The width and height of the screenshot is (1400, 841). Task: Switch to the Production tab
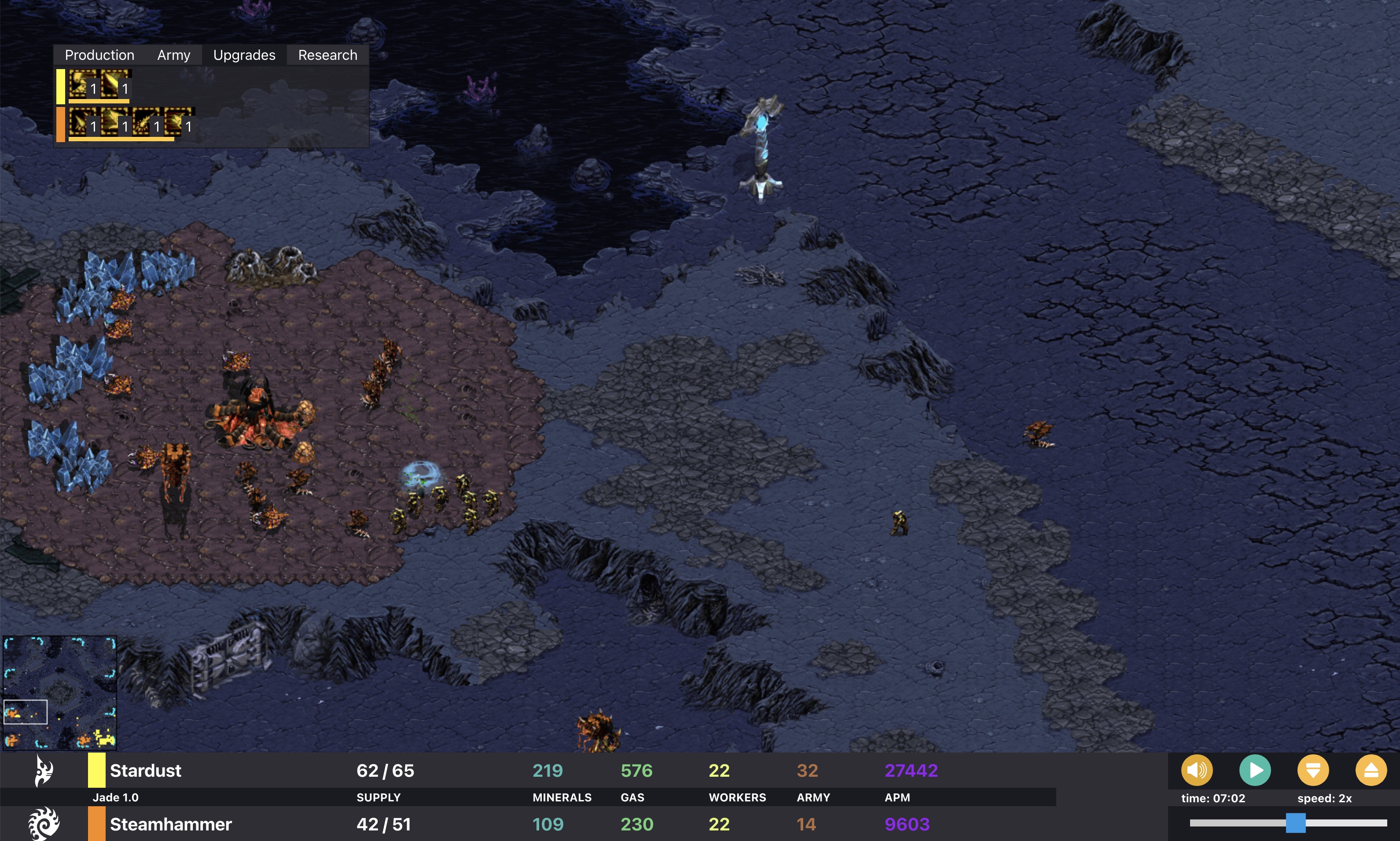[99, 55]
